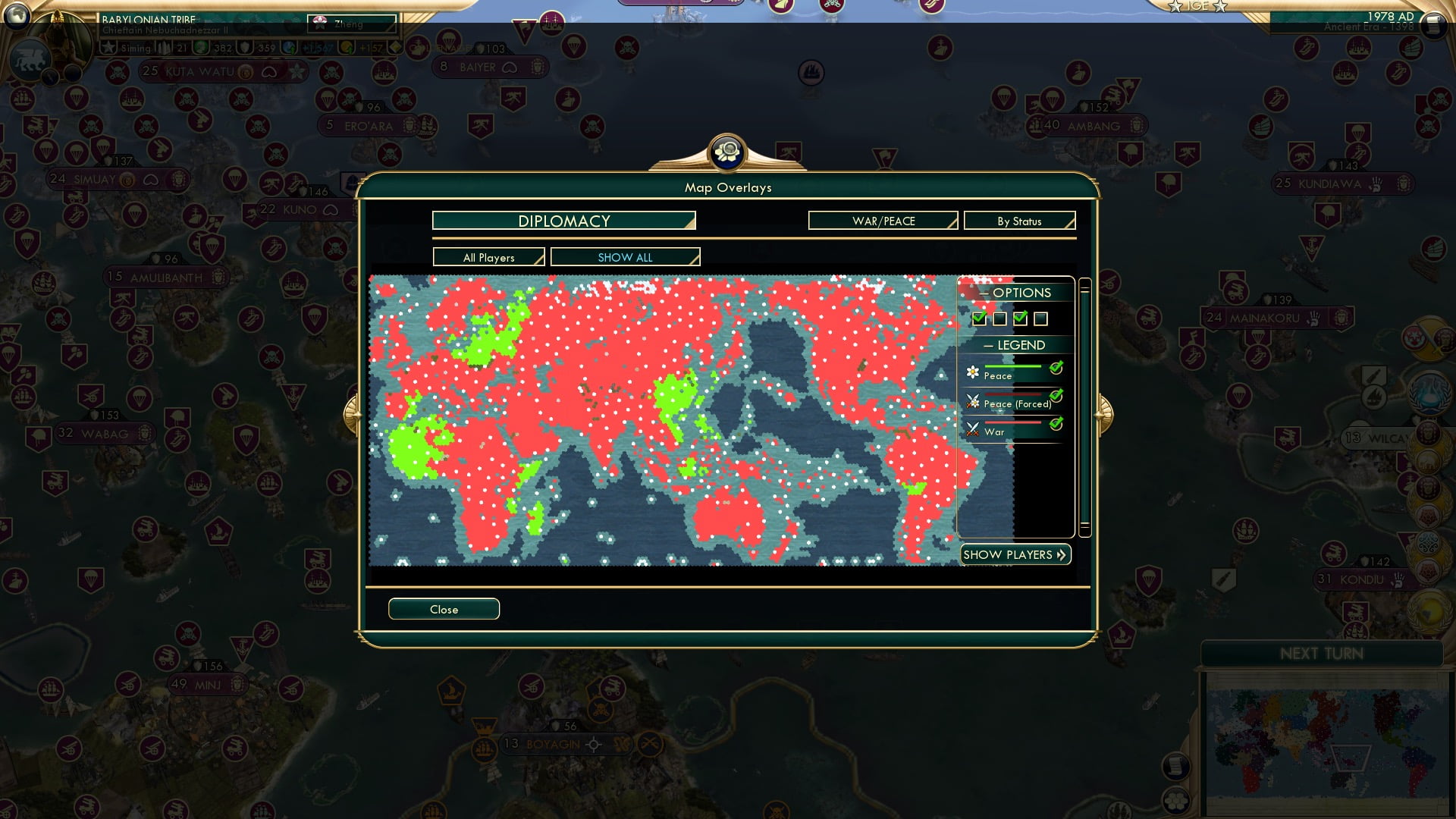Click the War crossed-swords icon in the legend
1456x819 pixels.
click(x=973, y=429)
